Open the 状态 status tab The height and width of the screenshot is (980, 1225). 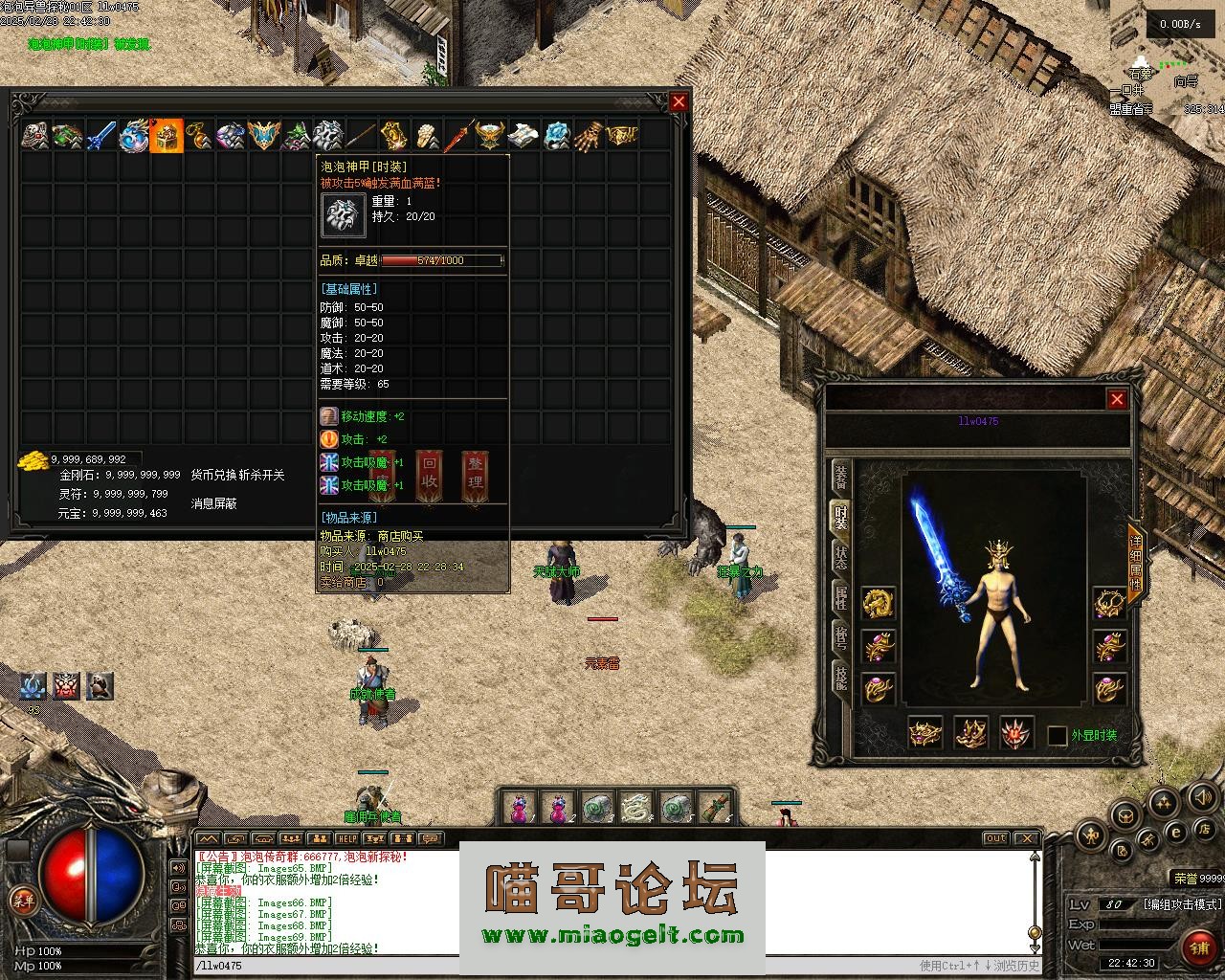tap(840, 558)
